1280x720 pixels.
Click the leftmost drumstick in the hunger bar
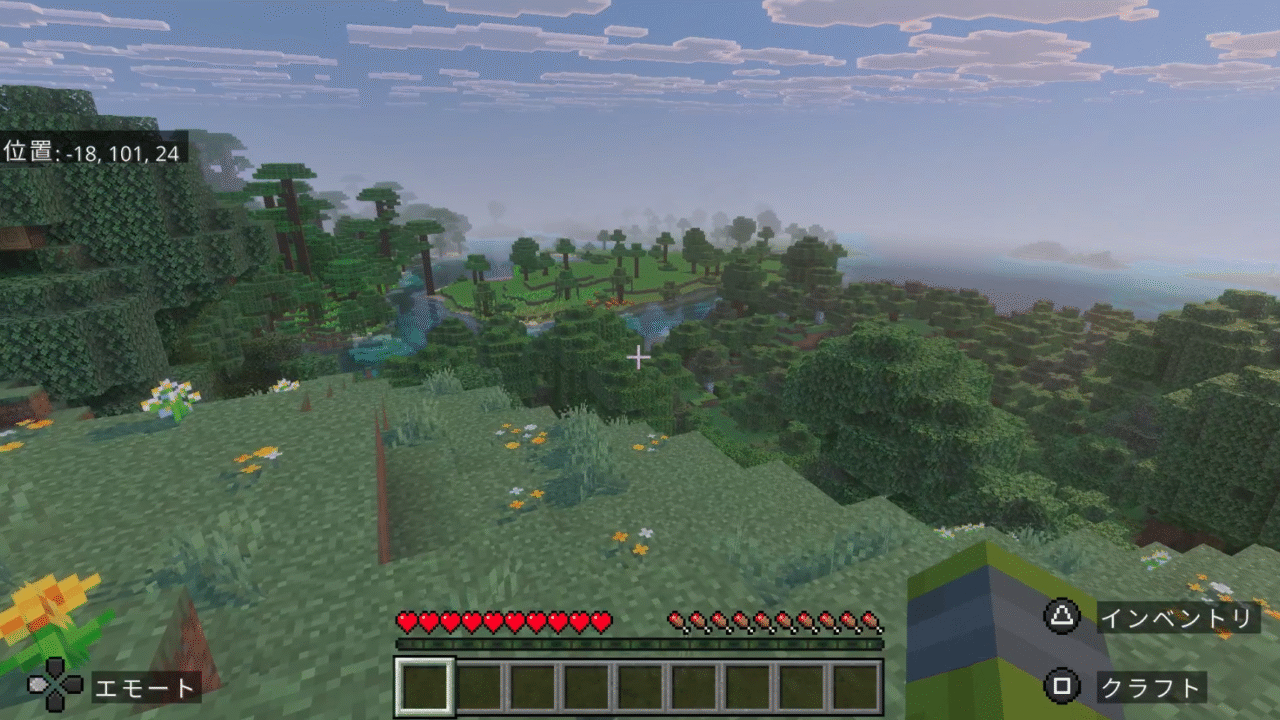coord(677,622)
